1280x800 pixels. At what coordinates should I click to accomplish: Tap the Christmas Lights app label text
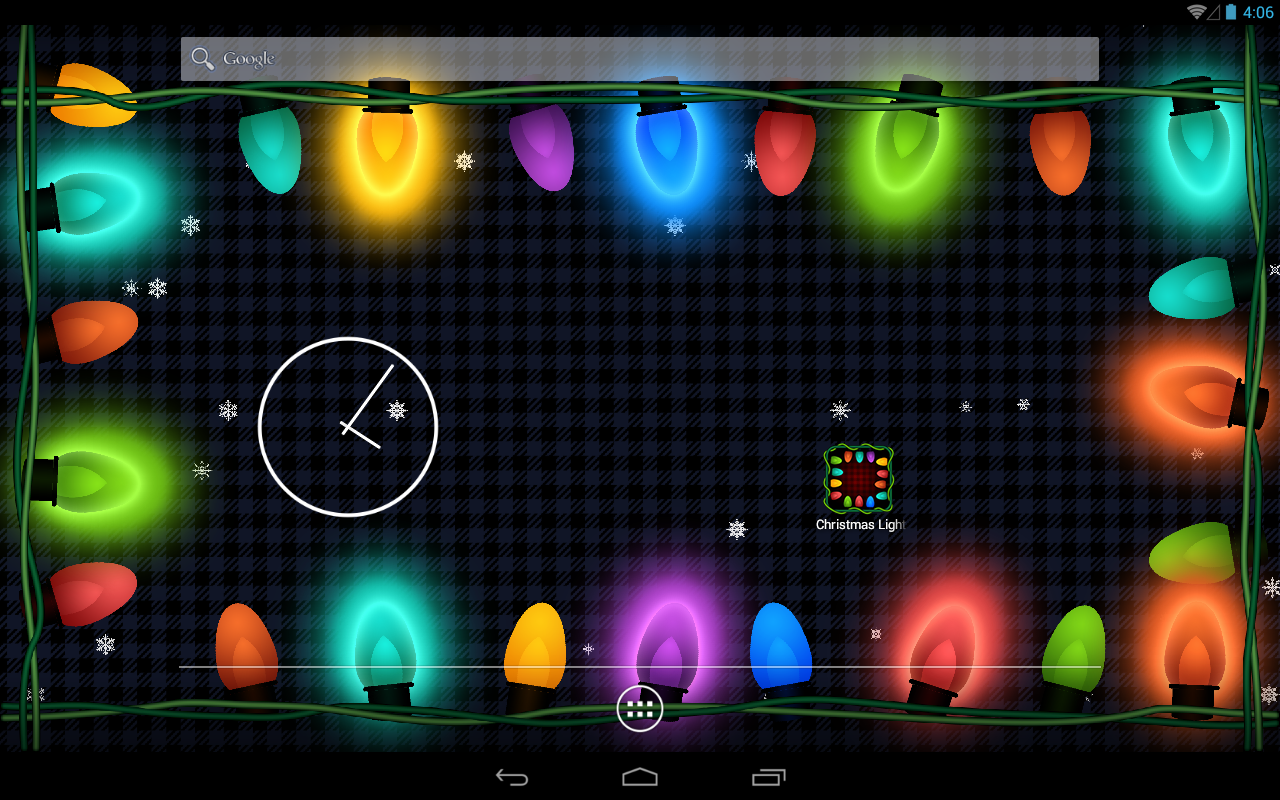pyautogui.click(x=860, y=524)
